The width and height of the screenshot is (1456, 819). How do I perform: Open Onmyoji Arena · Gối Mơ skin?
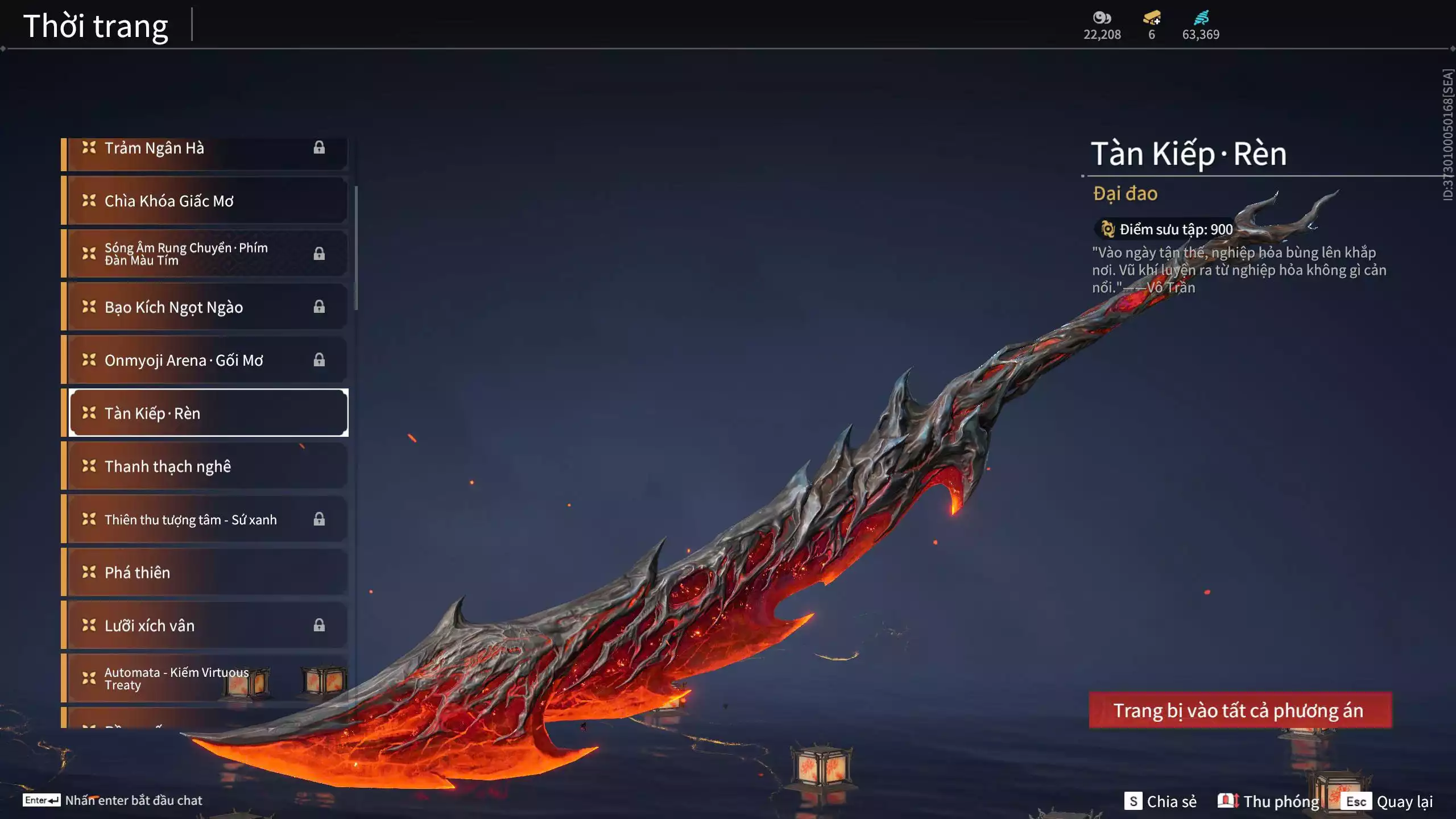205,360
